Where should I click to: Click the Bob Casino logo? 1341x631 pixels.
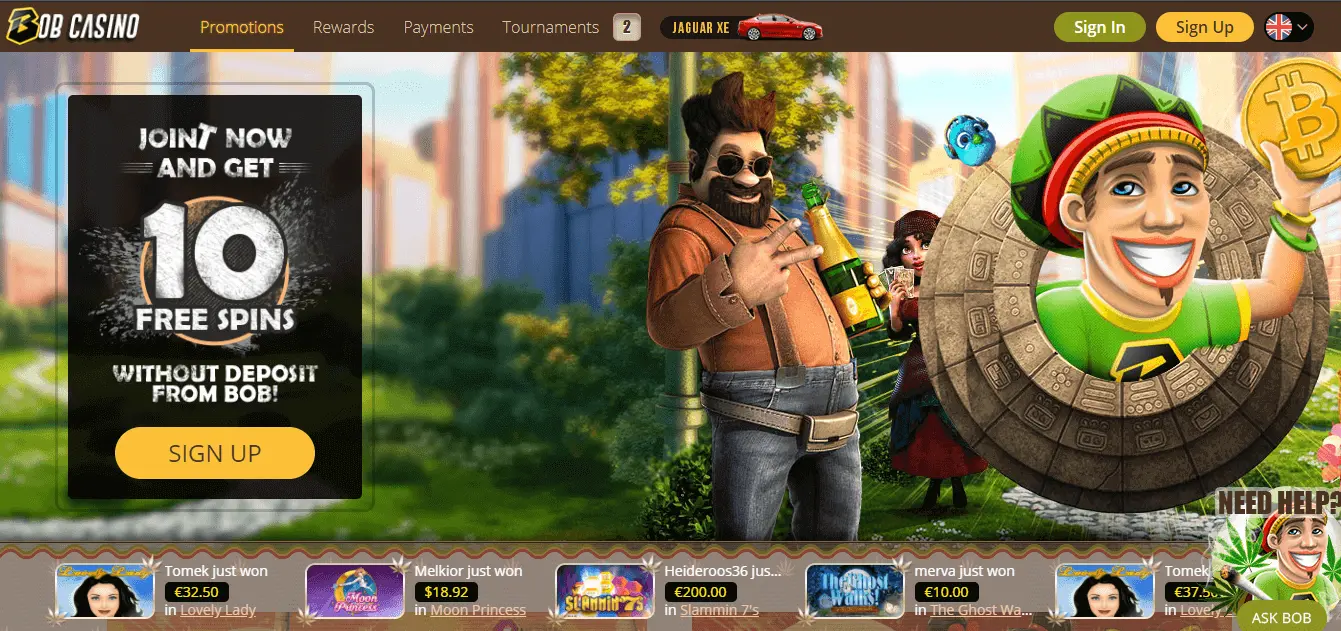(x=72, y=26)
